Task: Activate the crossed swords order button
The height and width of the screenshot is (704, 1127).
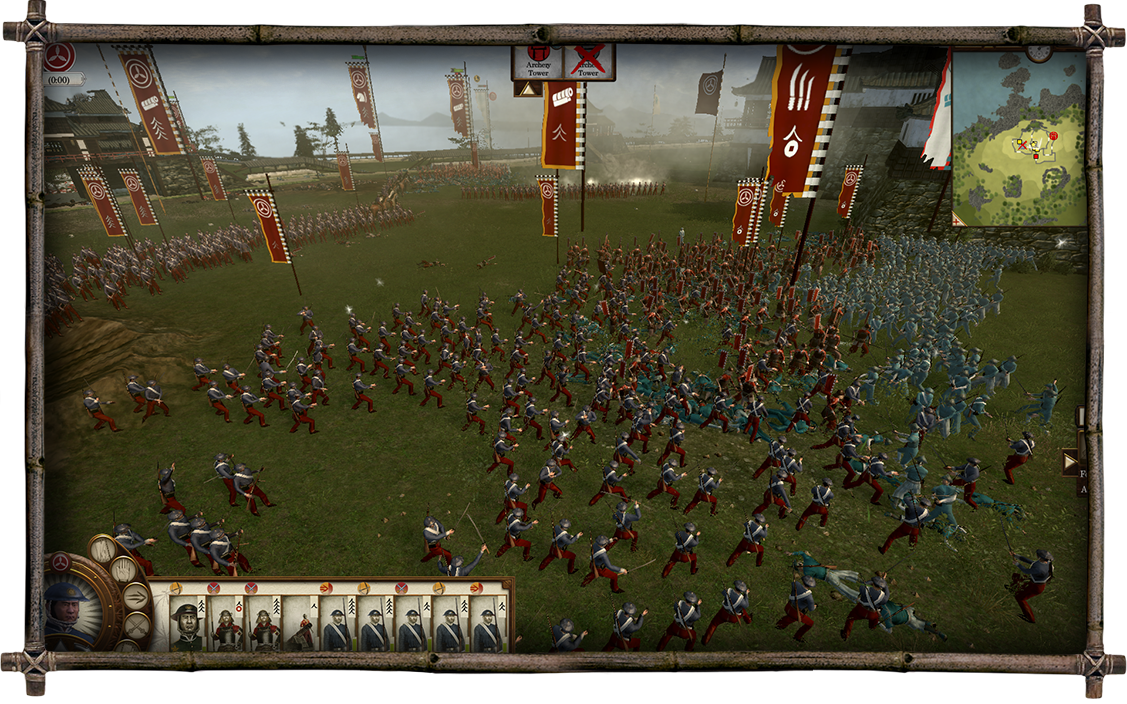Action: pos(136,625)
